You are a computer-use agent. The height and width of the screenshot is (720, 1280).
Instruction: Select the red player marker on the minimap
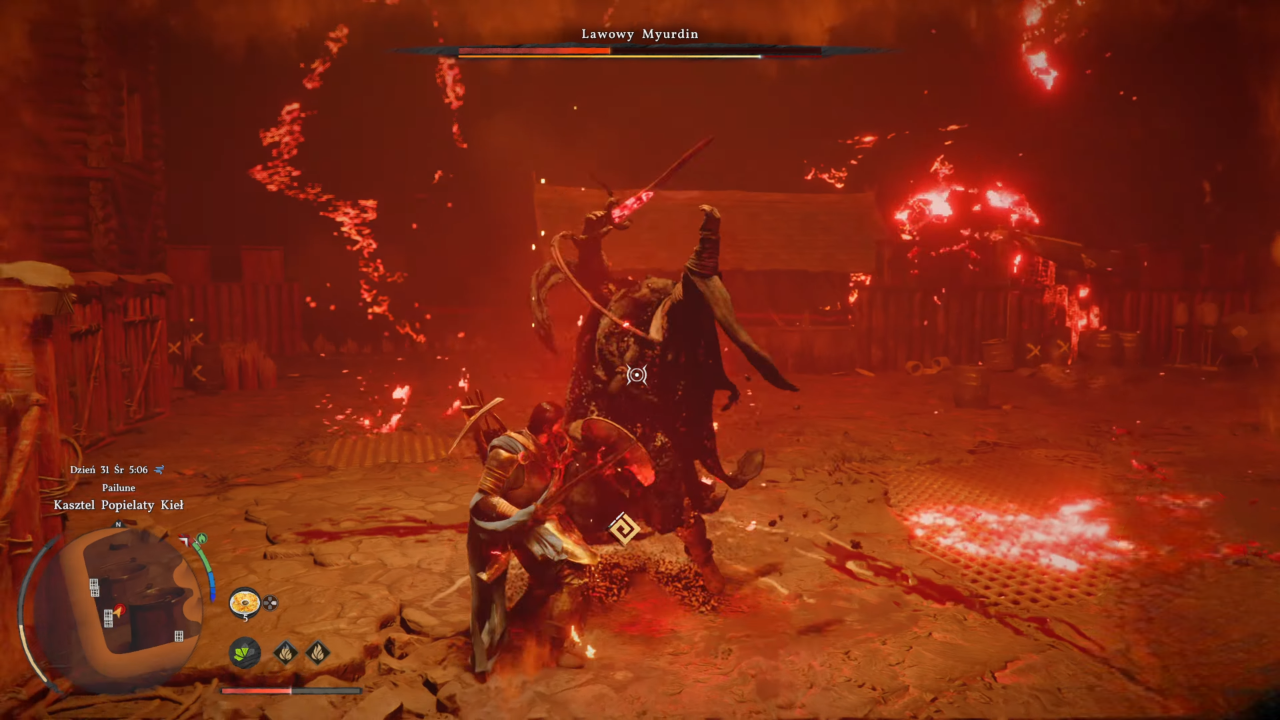pyautogui.click(x=119, y=609)
